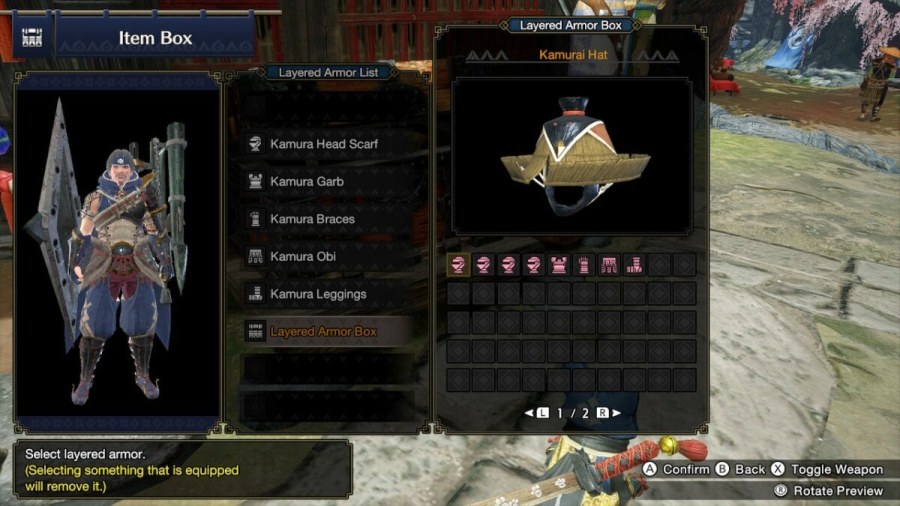
Task: Select the arm braces icon slot
Action: [x=584, y=265]
